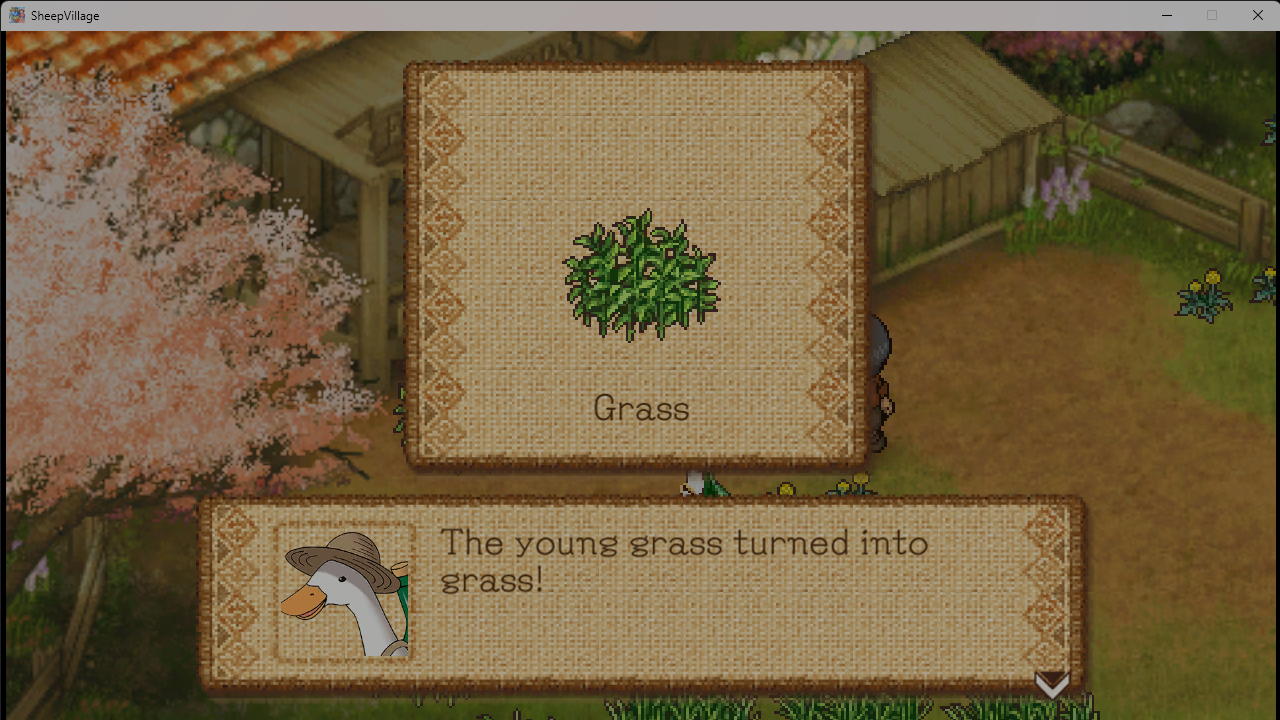Image resolution: width=1280 pixels, height=720 pixels.
Task: Select the SheepVillage title bar text
Action: coord(64,15)
